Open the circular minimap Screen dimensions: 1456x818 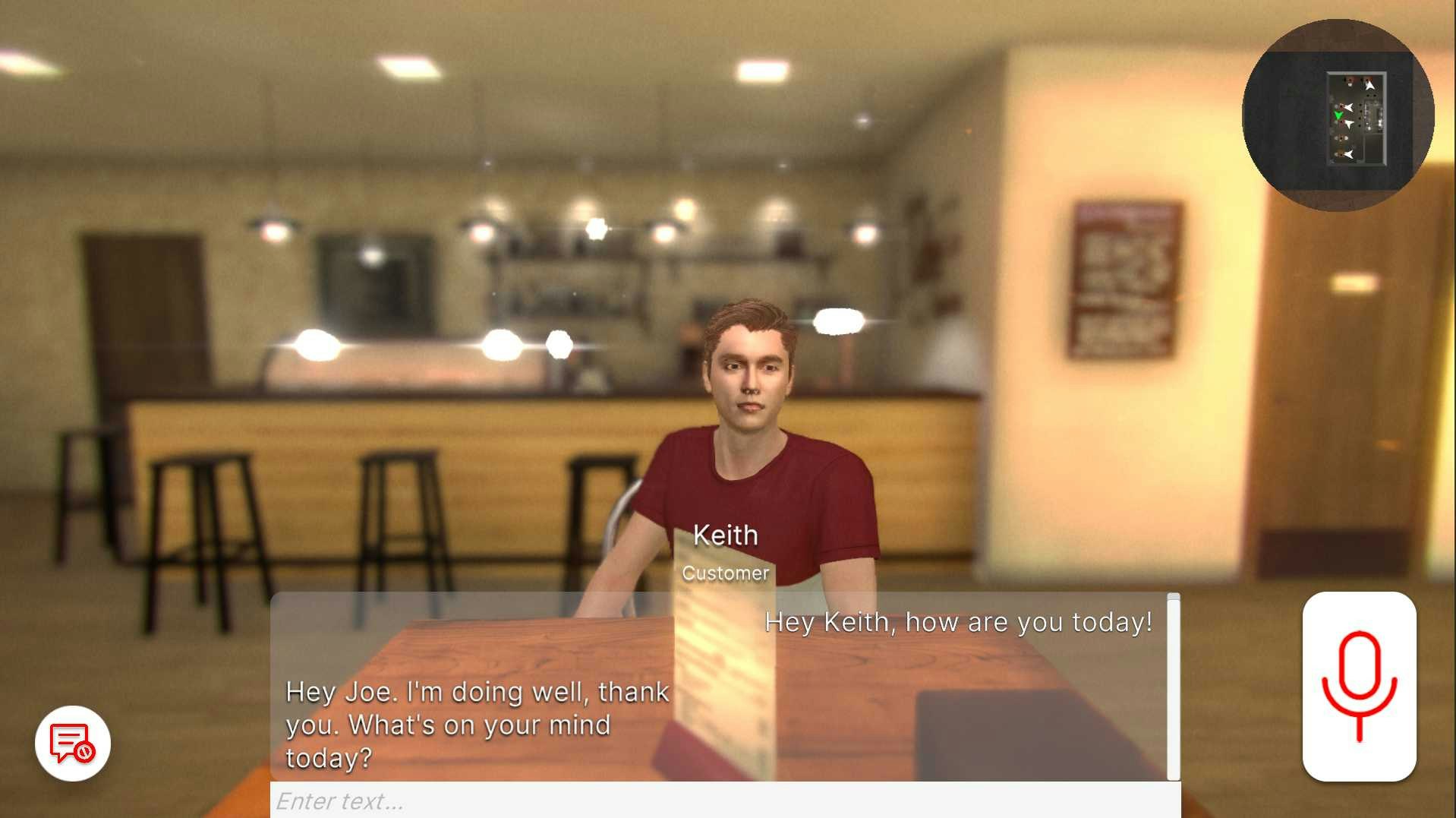[1338, 115]
